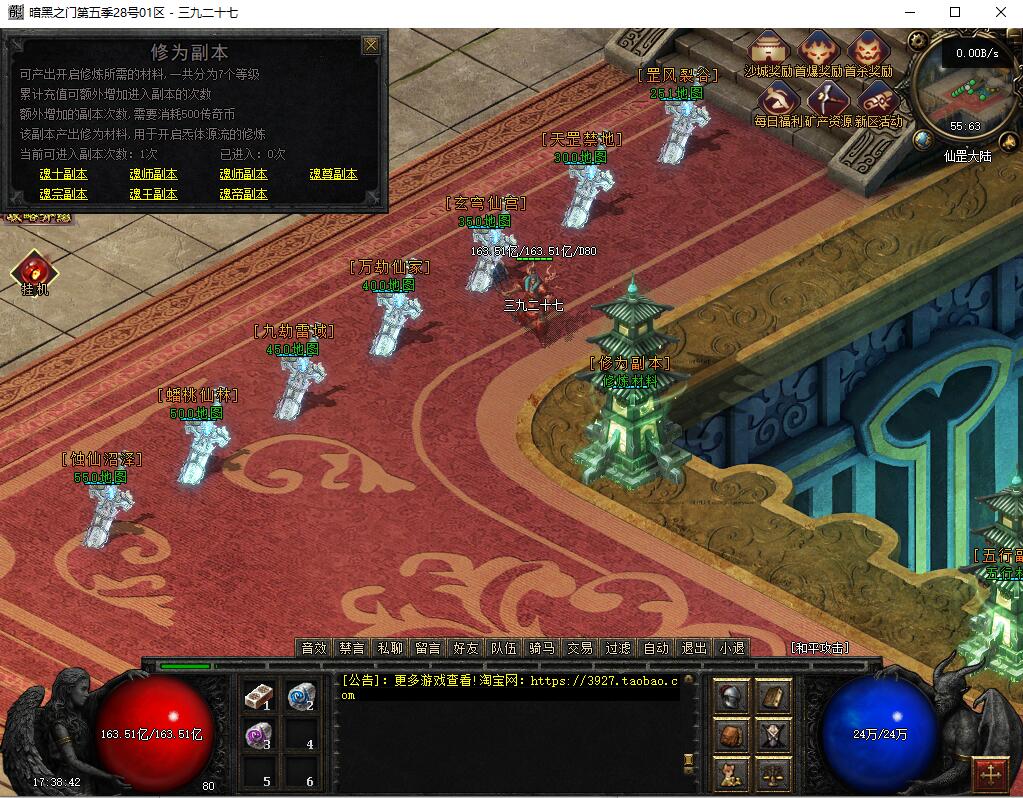Choose the 魂宗副本 link
1023x798 pixels.
point(63,194)
